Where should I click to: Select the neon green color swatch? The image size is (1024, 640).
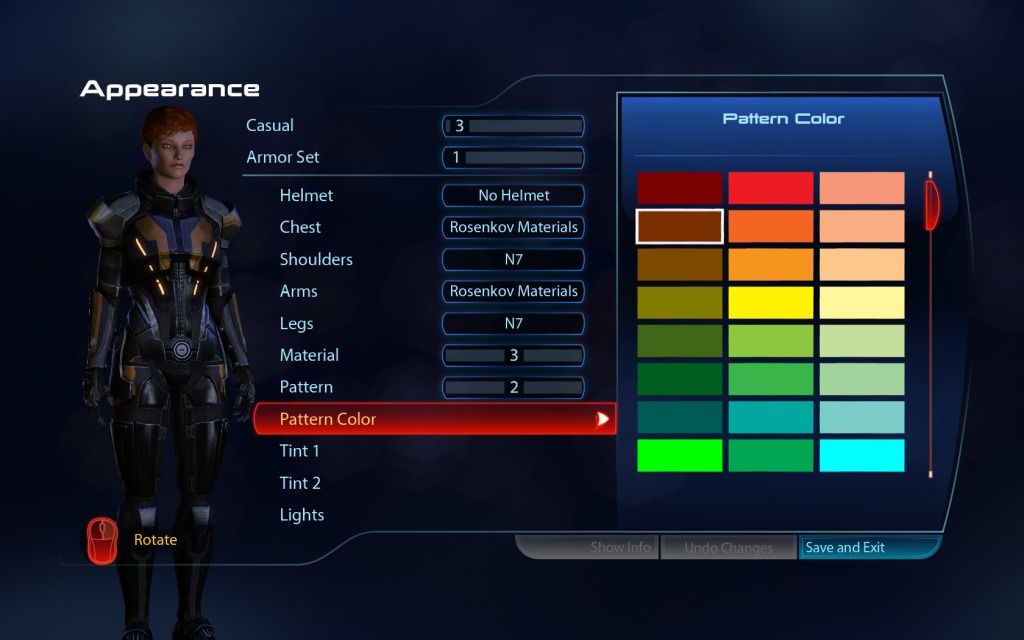(679, 455)
